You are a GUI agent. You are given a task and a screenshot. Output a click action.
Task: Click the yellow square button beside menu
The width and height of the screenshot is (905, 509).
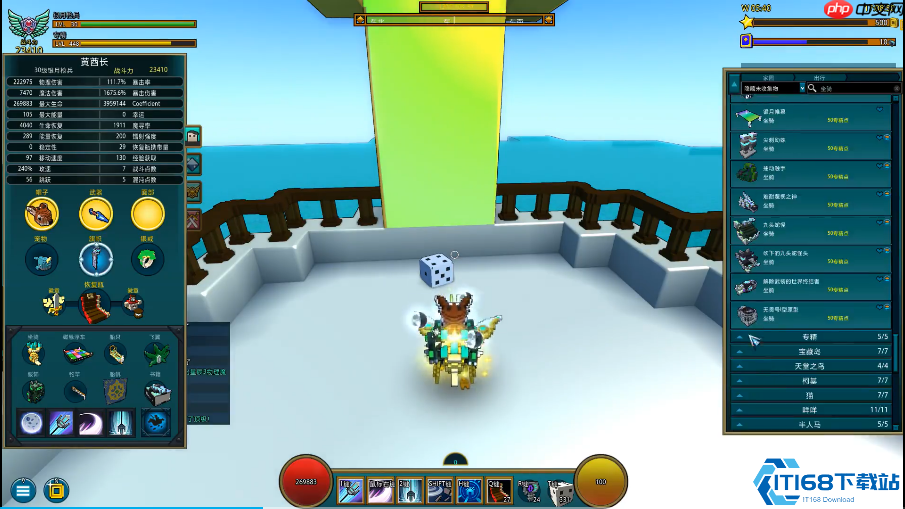coord(57,490)
